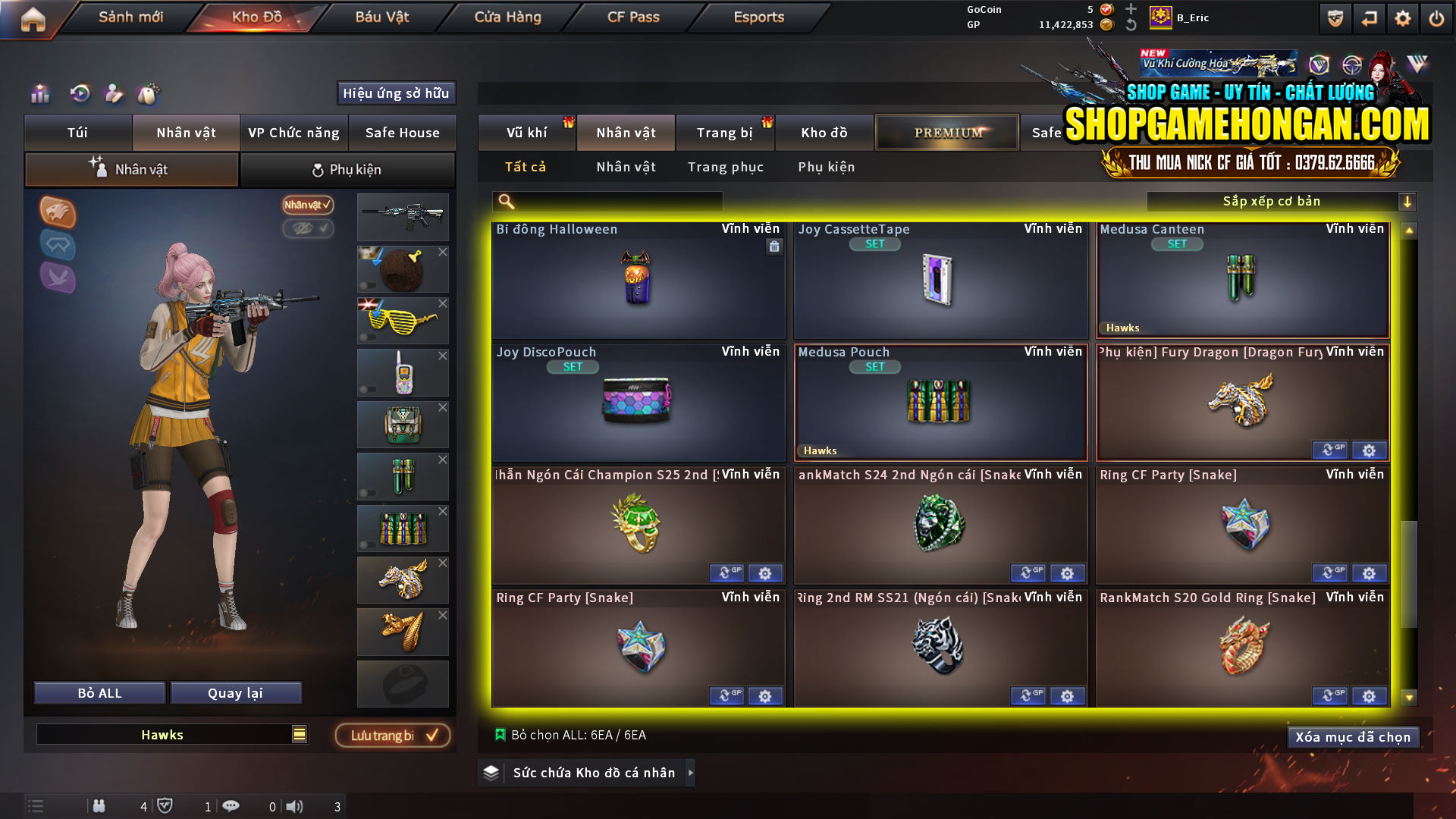Open the PREMIUM inventory tab
The image size is (1456, 819).
947,131
